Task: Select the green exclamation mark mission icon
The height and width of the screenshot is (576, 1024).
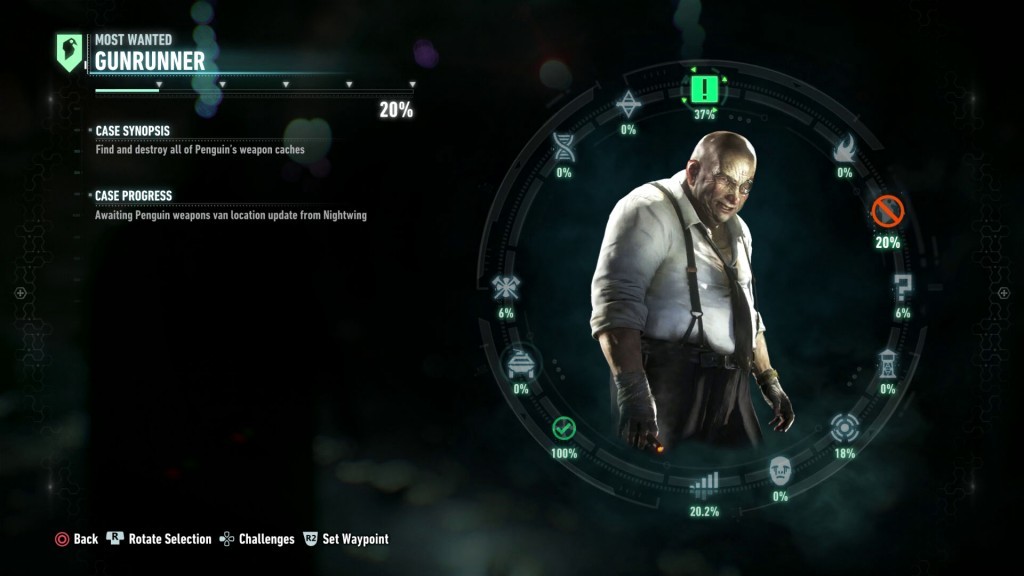Action: [x=705, y=89]
